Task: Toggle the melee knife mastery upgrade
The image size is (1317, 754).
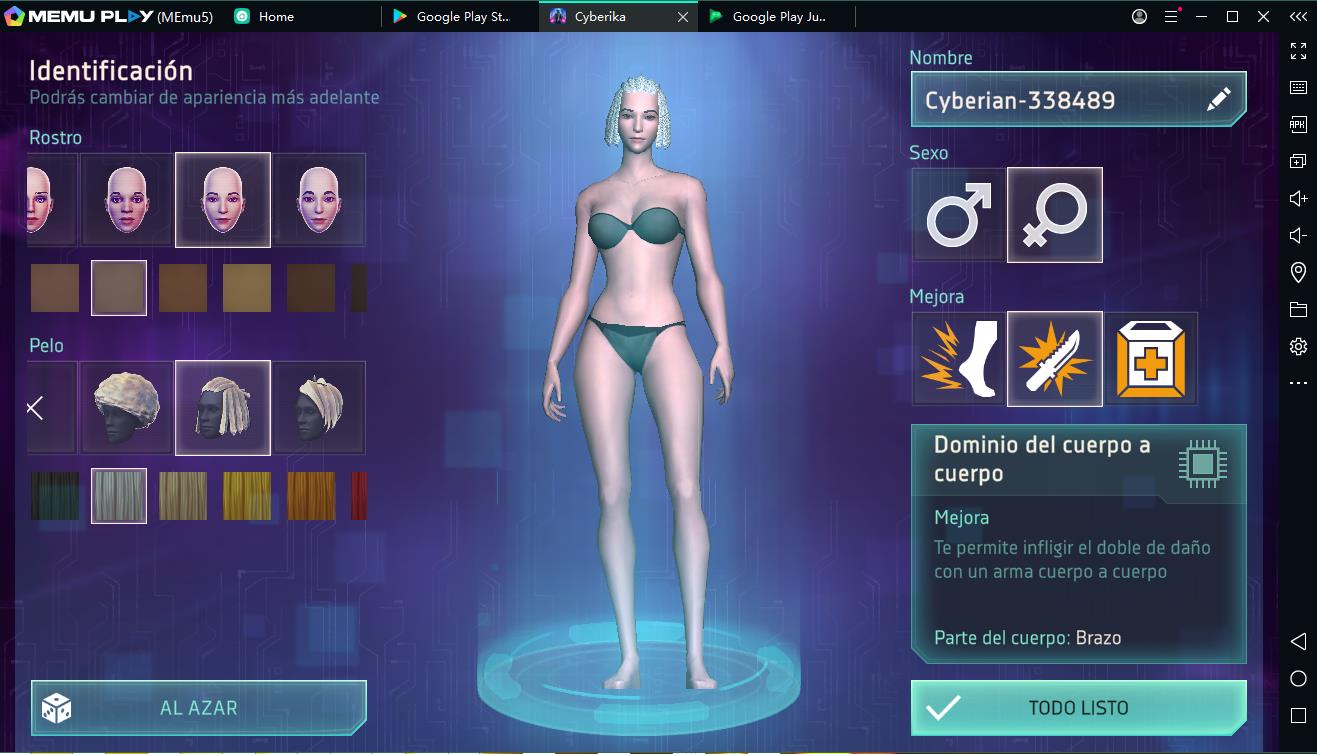Action: click(x=1055, y=358)
